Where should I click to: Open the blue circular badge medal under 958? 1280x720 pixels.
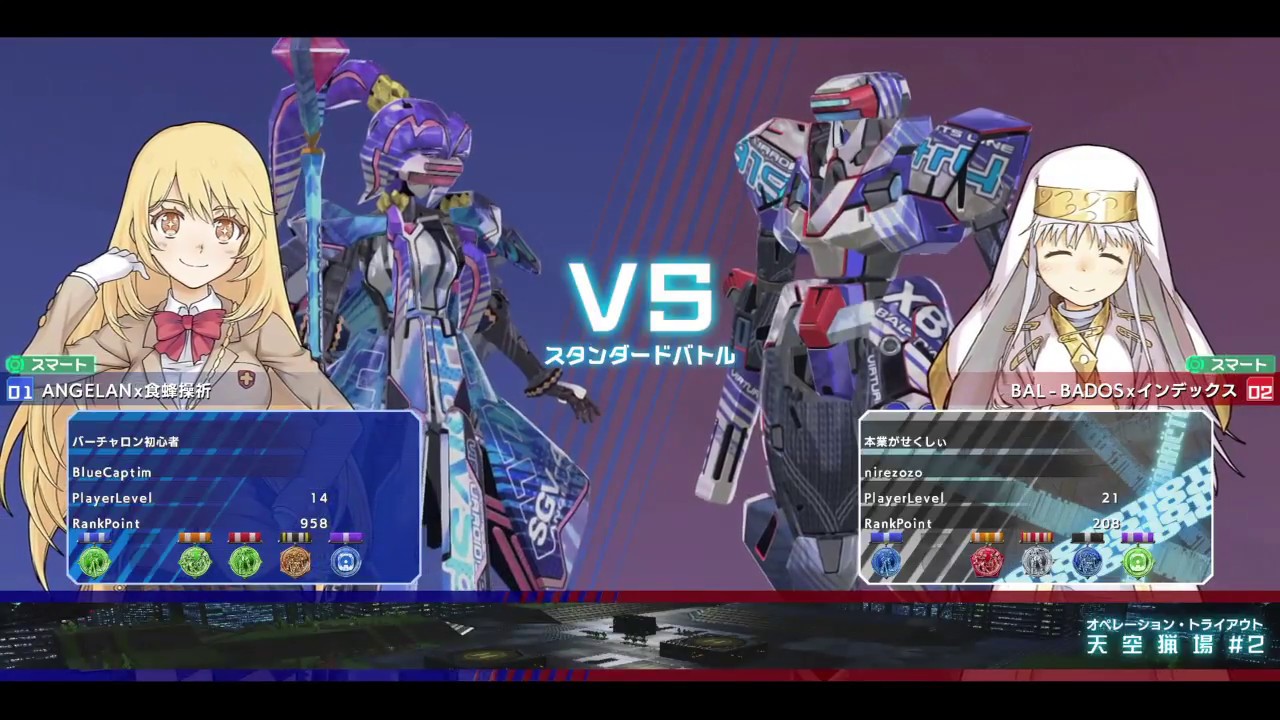point(345,563)
